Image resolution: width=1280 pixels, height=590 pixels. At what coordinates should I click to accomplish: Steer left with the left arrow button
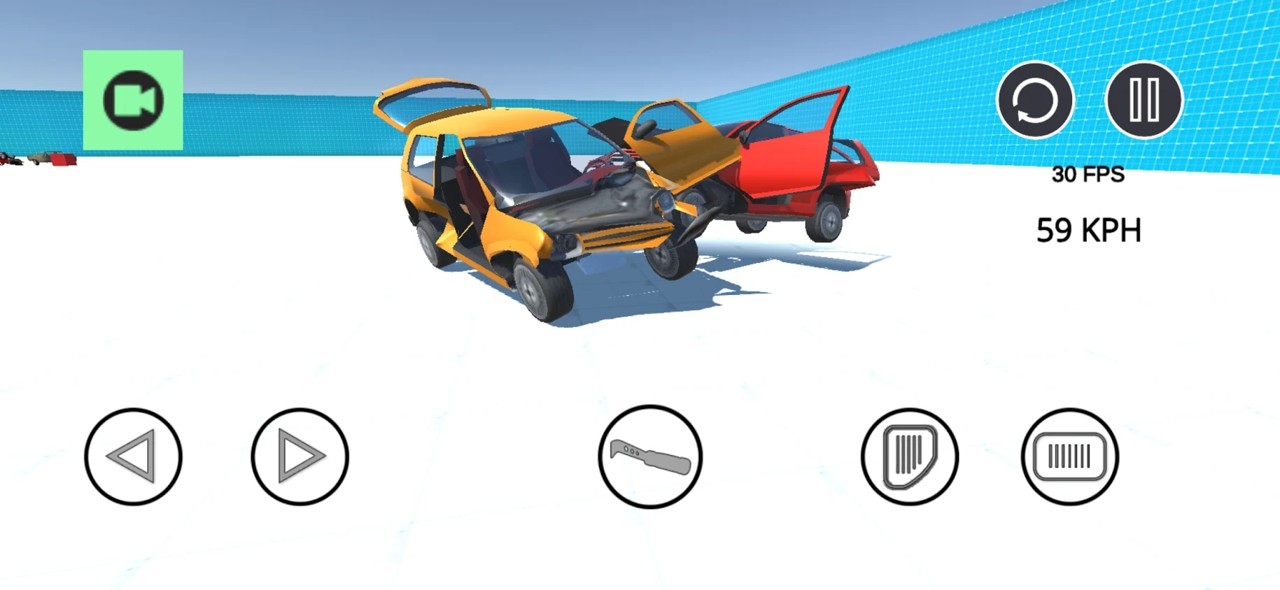(133, 456)
